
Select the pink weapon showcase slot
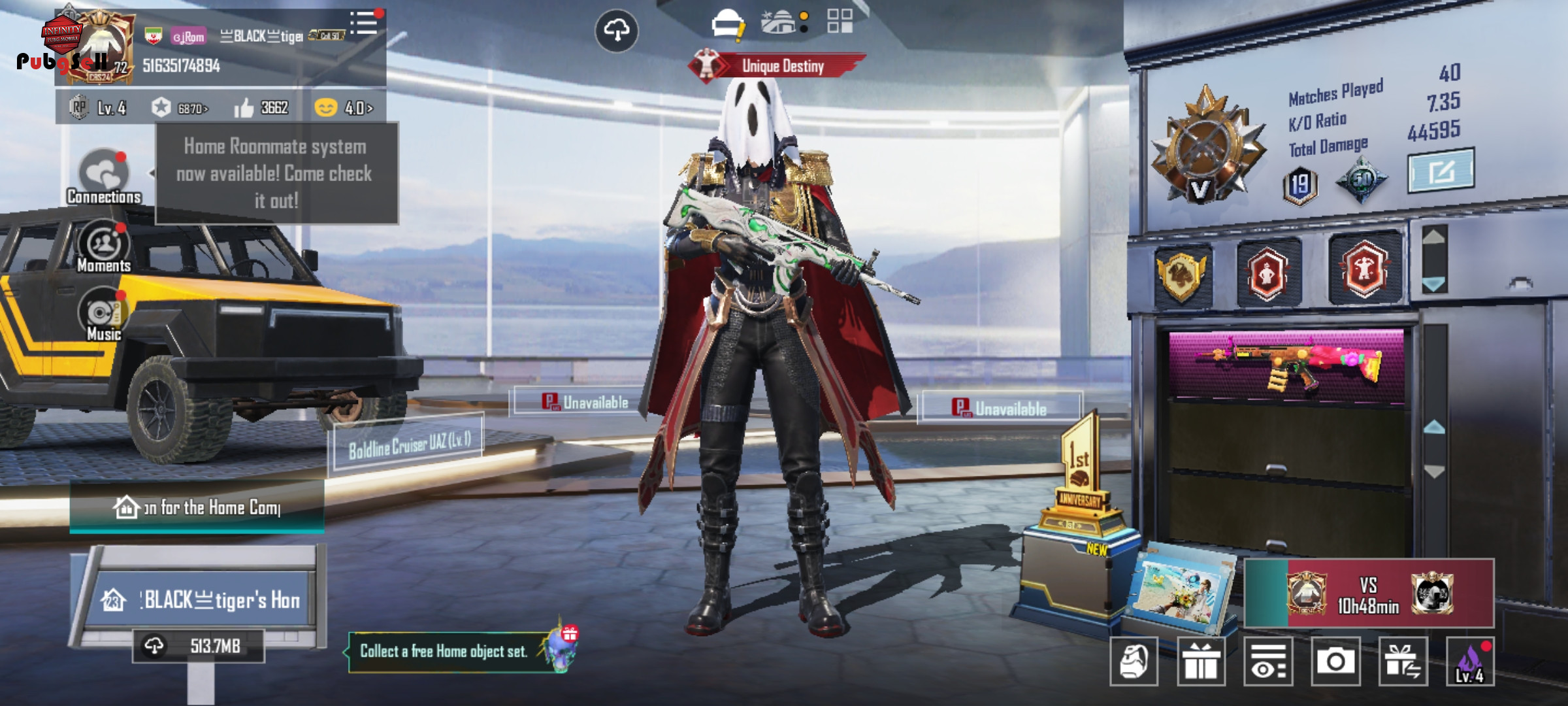tap(1286, 364)
